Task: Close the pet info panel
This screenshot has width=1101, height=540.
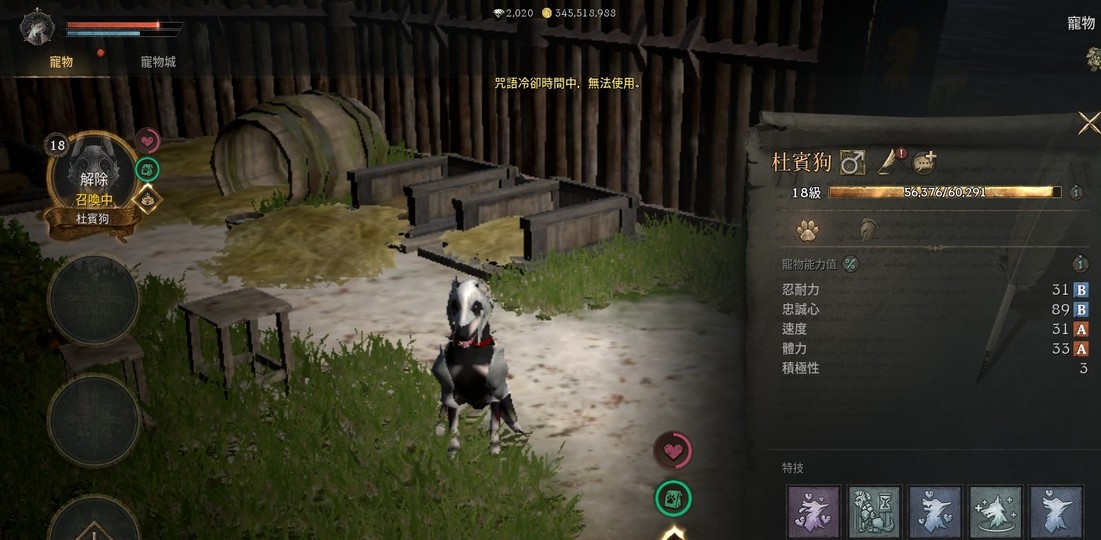Action: point(1088,123)
